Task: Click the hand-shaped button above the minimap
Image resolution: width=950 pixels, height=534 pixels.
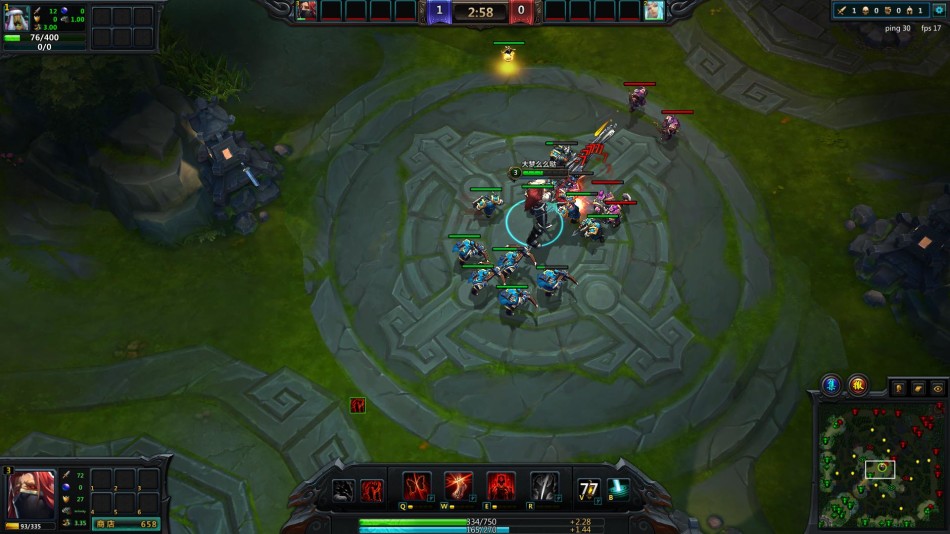Action: (918, 388)
